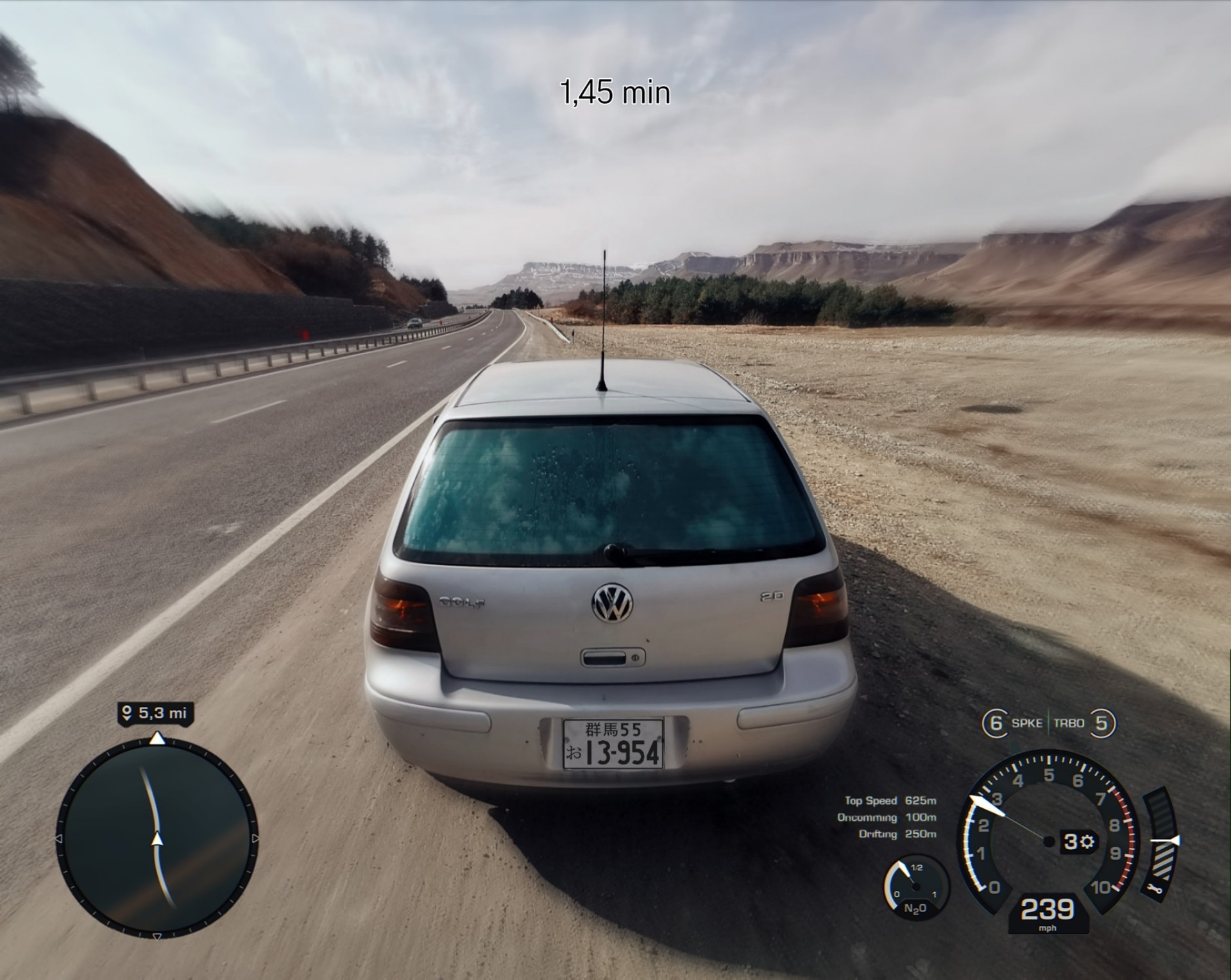Open the circular minimap

(157, 838)
